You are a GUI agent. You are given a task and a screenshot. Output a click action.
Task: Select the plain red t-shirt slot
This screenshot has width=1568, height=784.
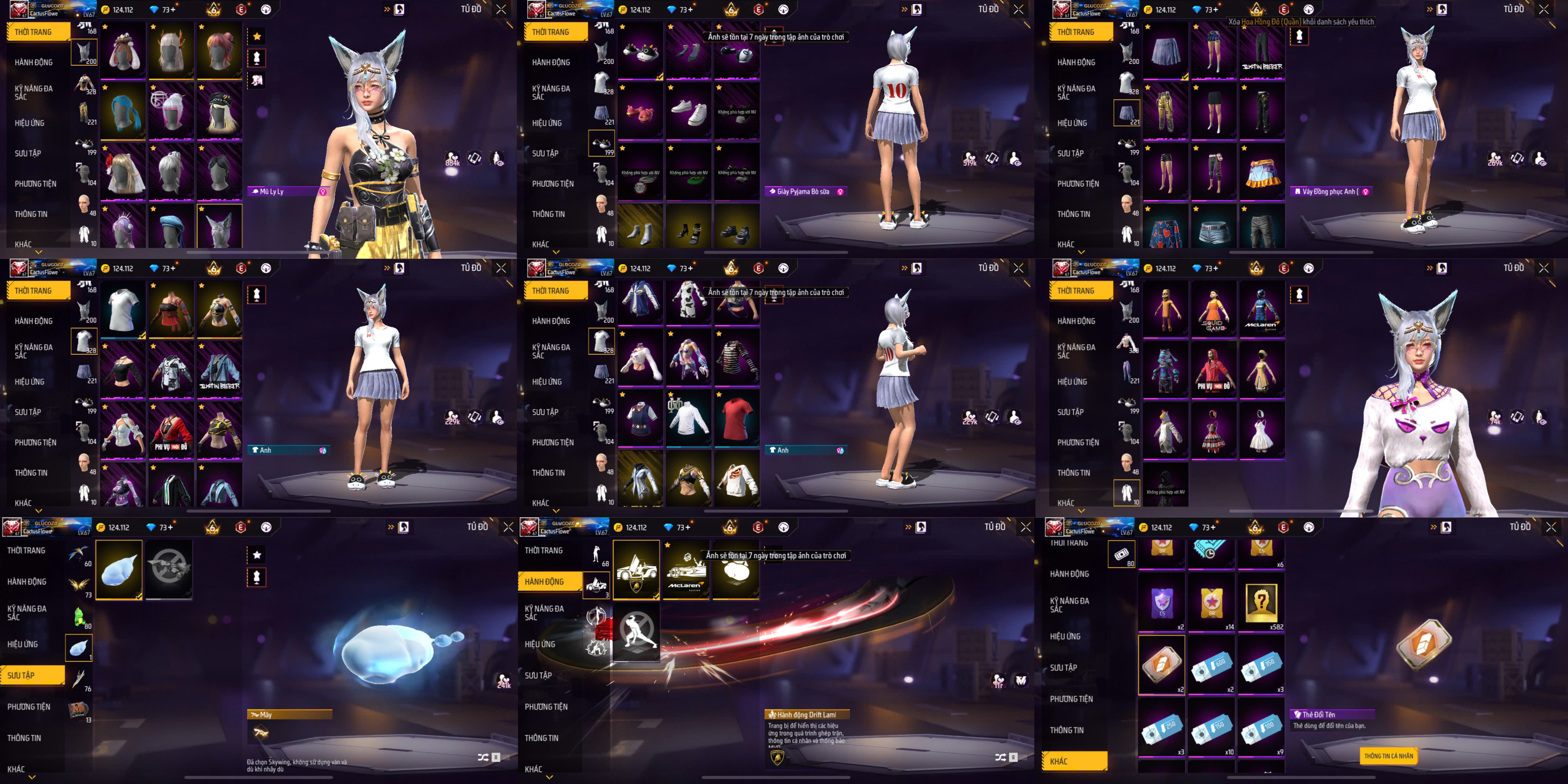tap(737, 418)
